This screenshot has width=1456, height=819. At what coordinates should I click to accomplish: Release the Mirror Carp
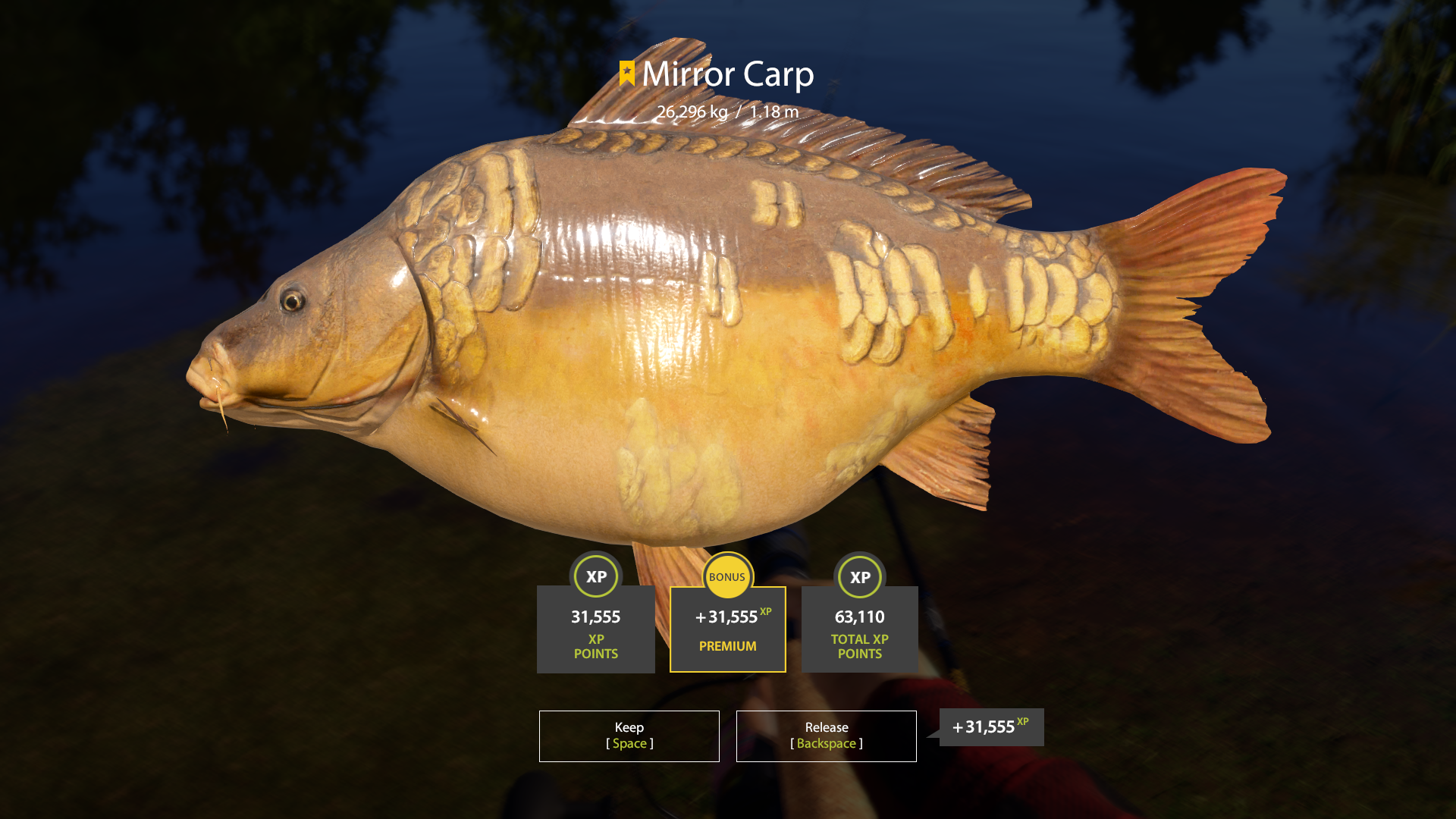coord(825,736)
